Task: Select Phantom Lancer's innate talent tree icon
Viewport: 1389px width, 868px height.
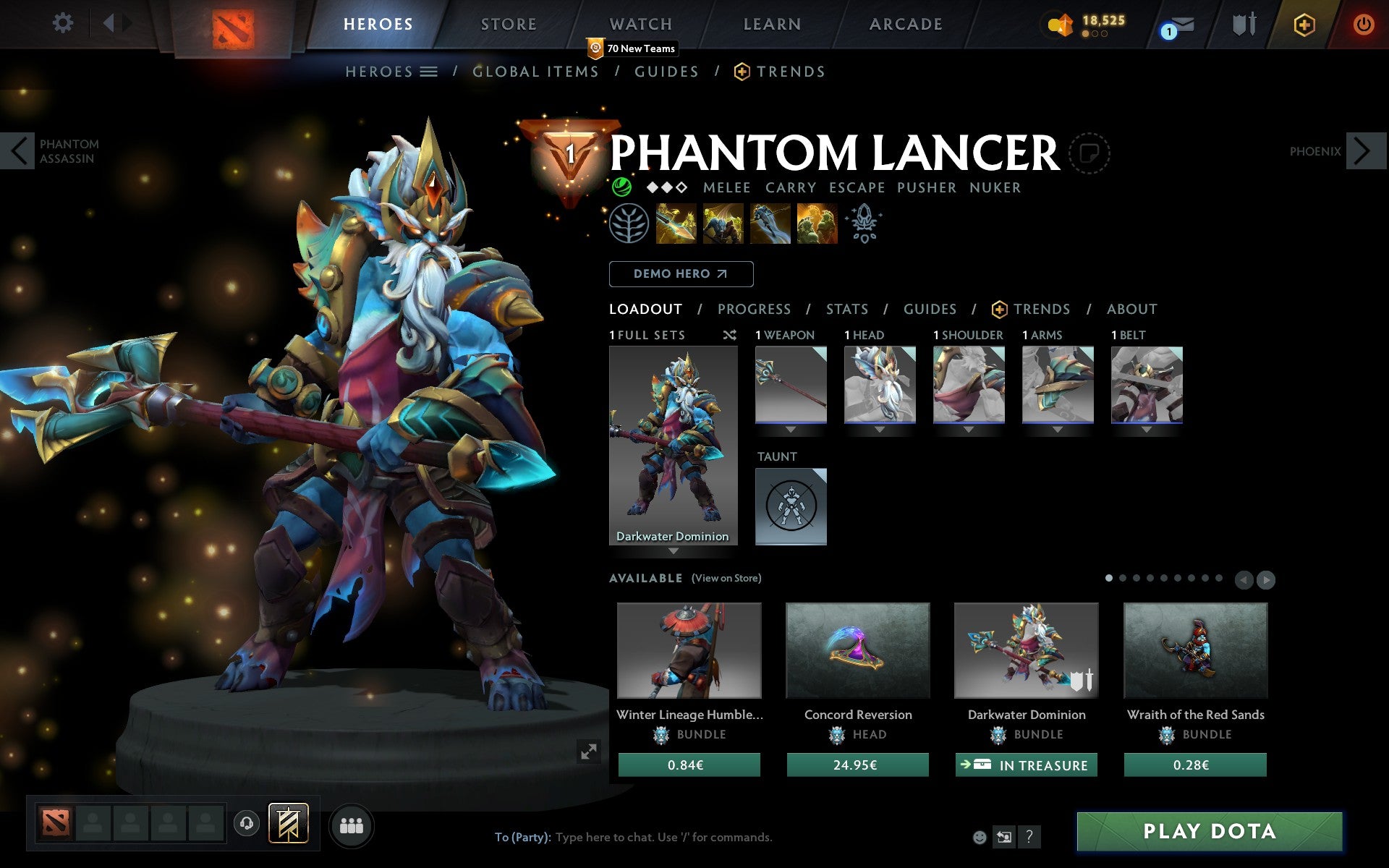Action: point(629,223)
